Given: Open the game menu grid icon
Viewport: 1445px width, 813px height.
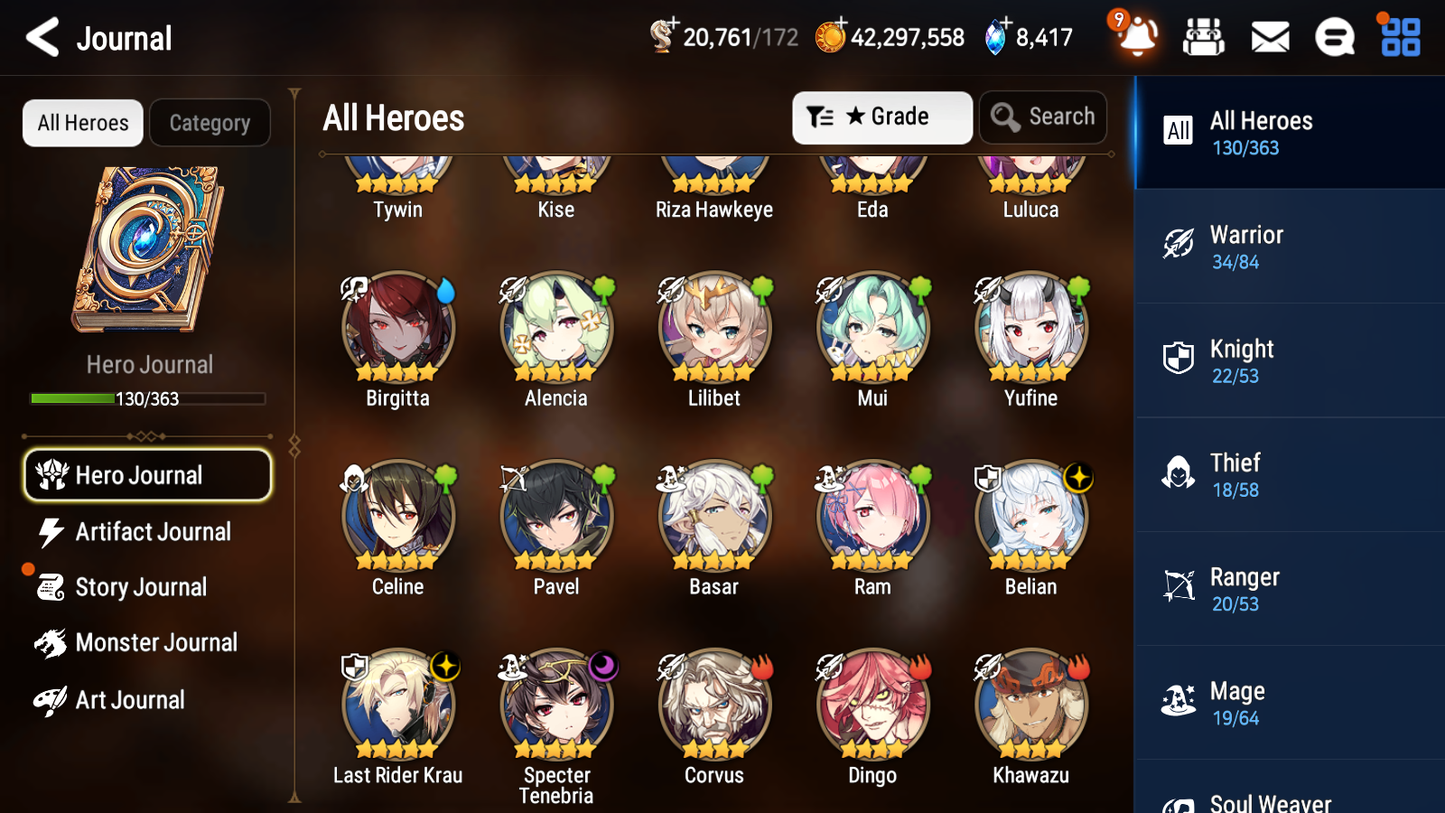Looking at the screenshot, I should pos(1398,36).
